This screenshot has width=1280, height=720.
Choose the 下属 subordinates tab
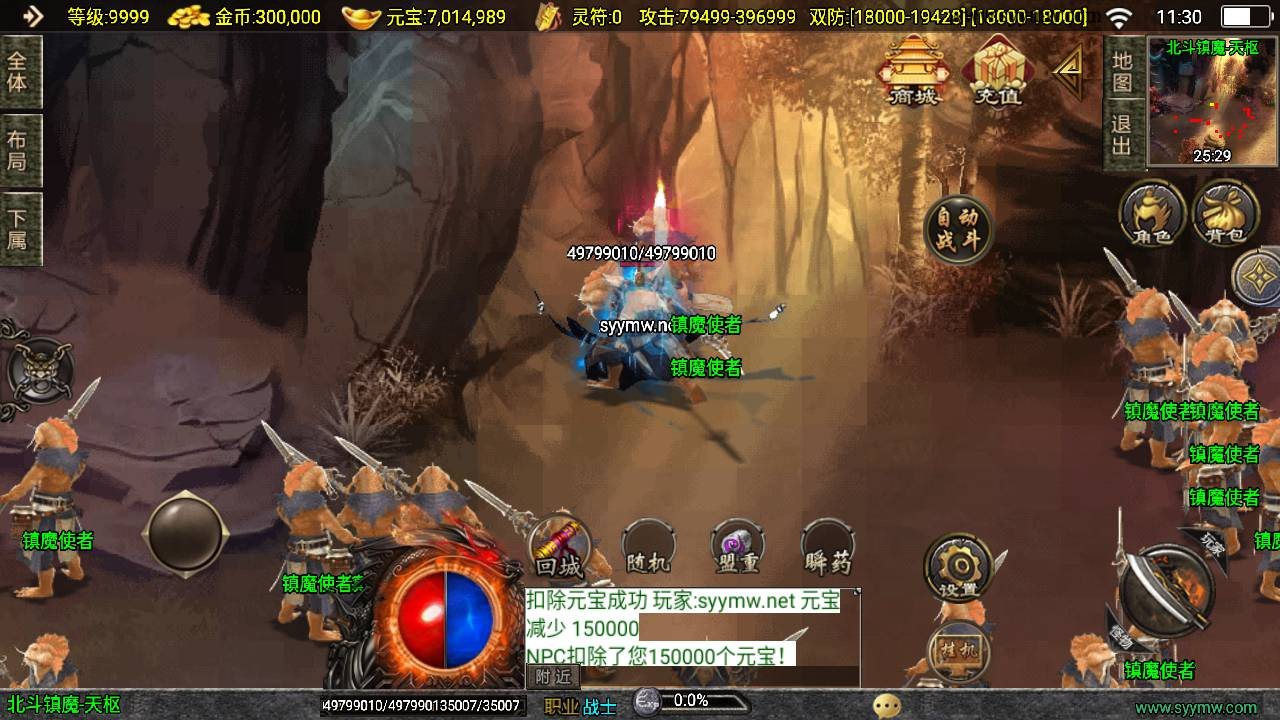19,229
